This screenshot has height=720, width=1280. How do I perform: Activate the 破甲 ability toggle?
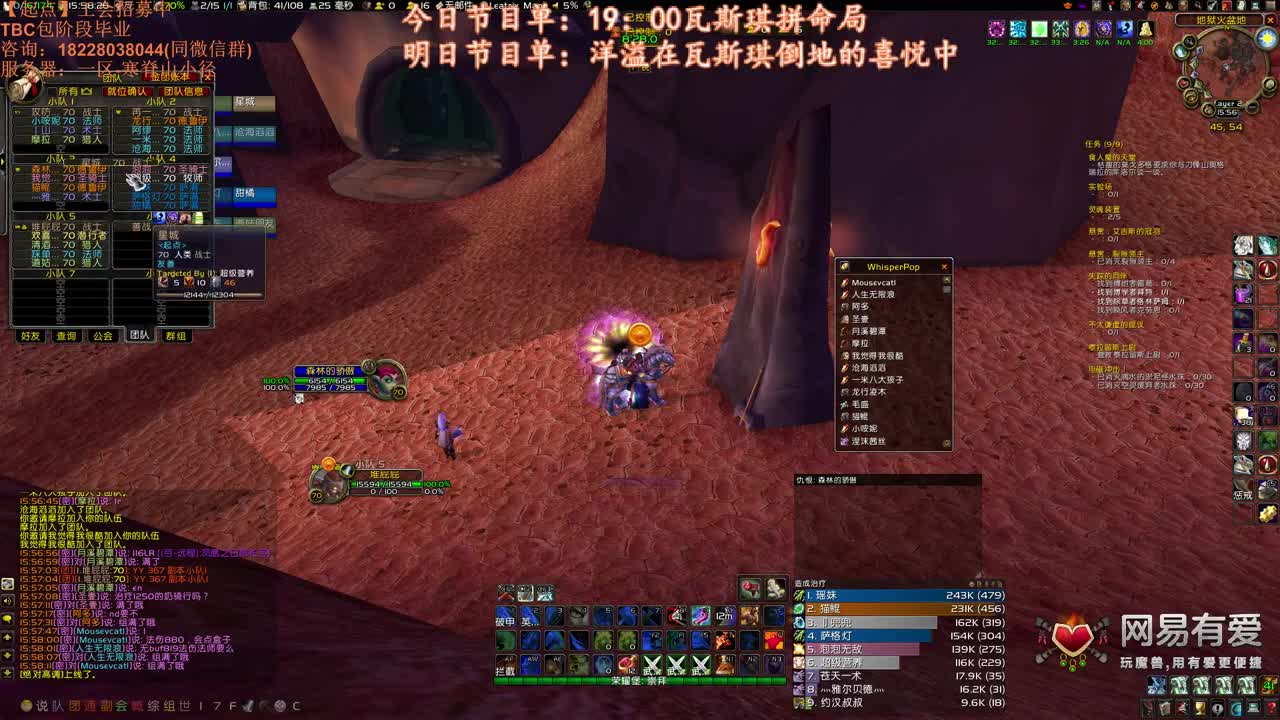[505, 614]
